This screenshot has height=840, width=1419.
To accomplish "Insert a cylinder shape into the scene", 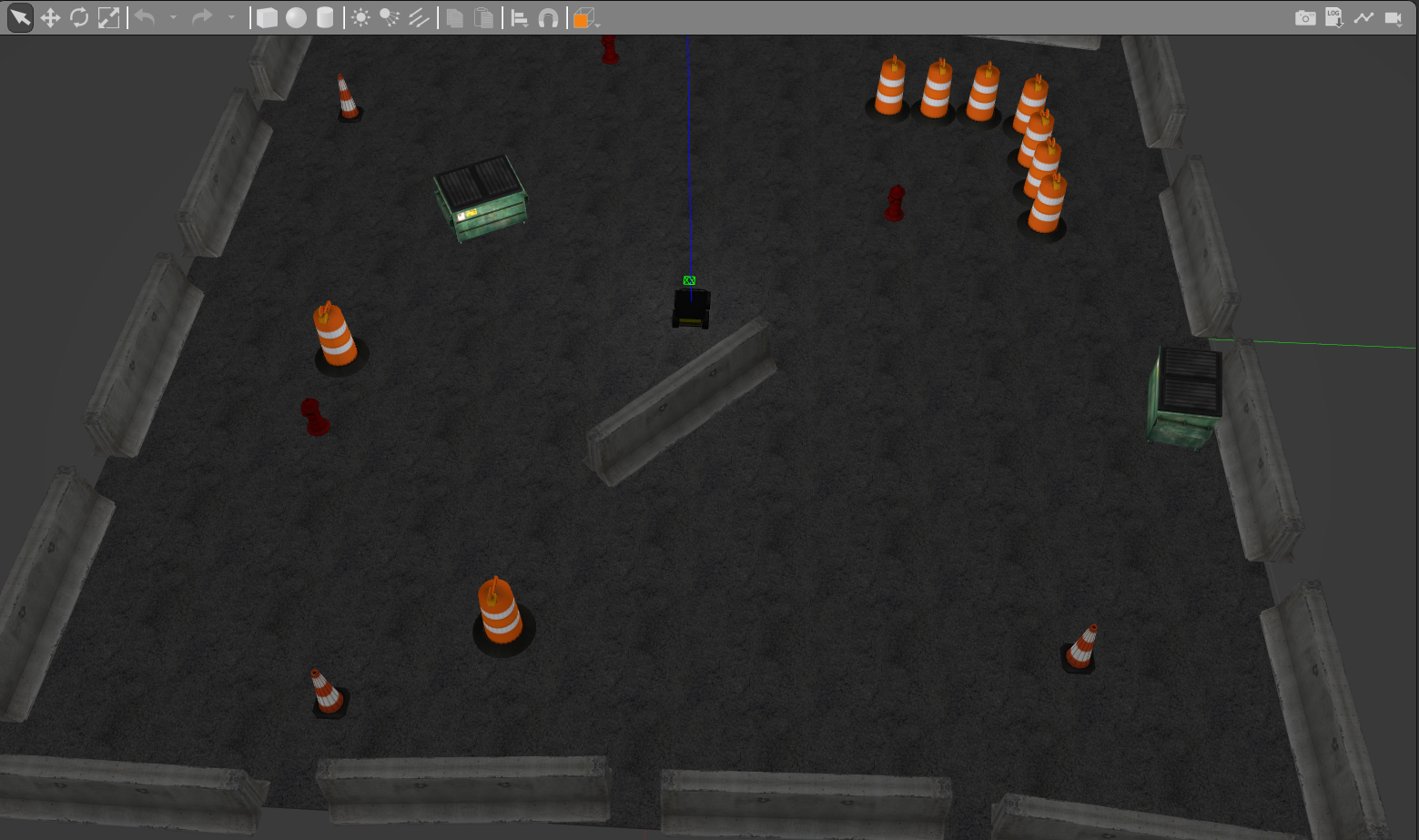I will pyautogui.click(x=324, y=17).
